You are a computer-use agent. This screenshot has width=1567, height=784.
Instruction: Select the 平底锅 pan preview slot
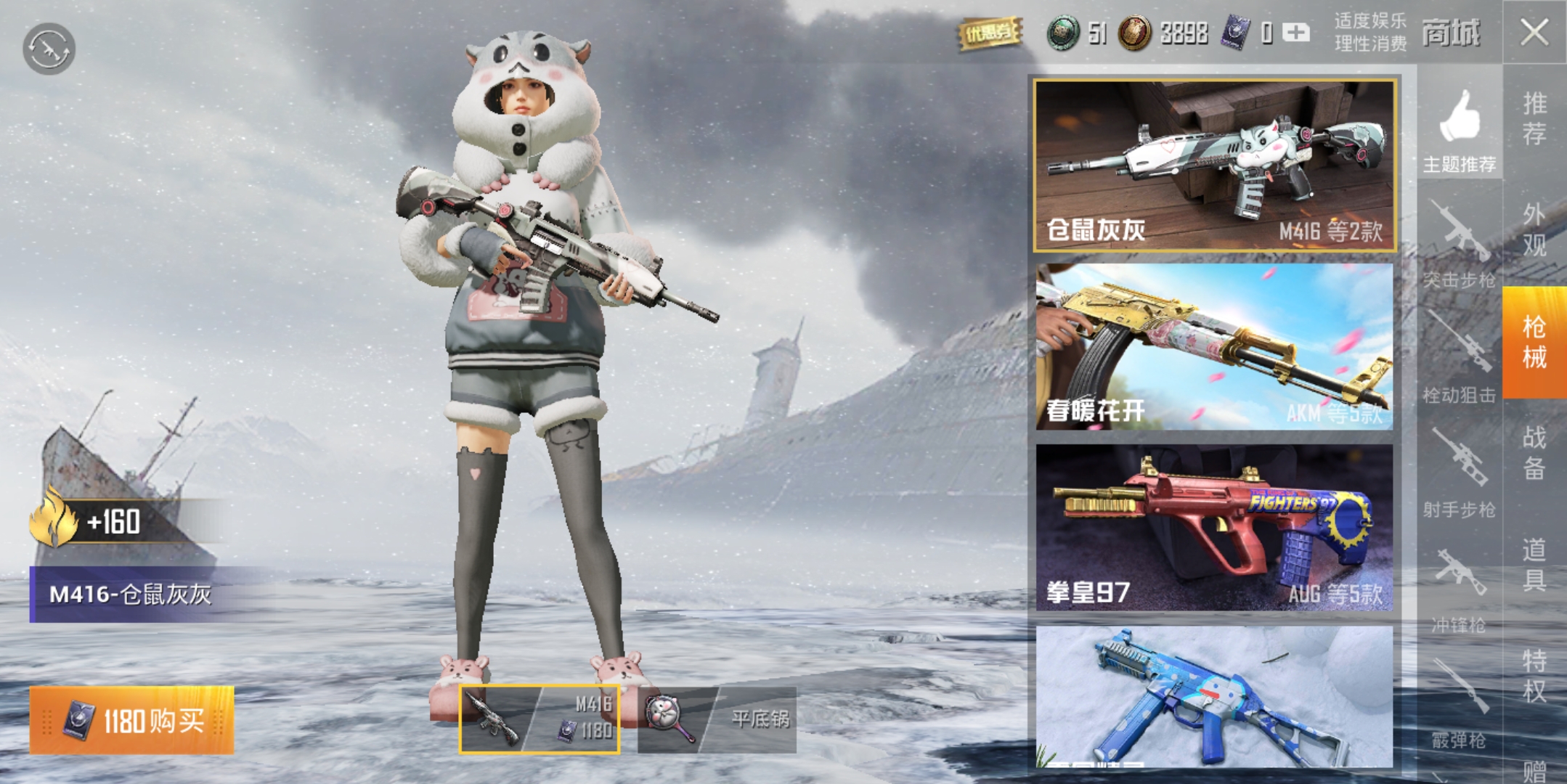(717, 719)
